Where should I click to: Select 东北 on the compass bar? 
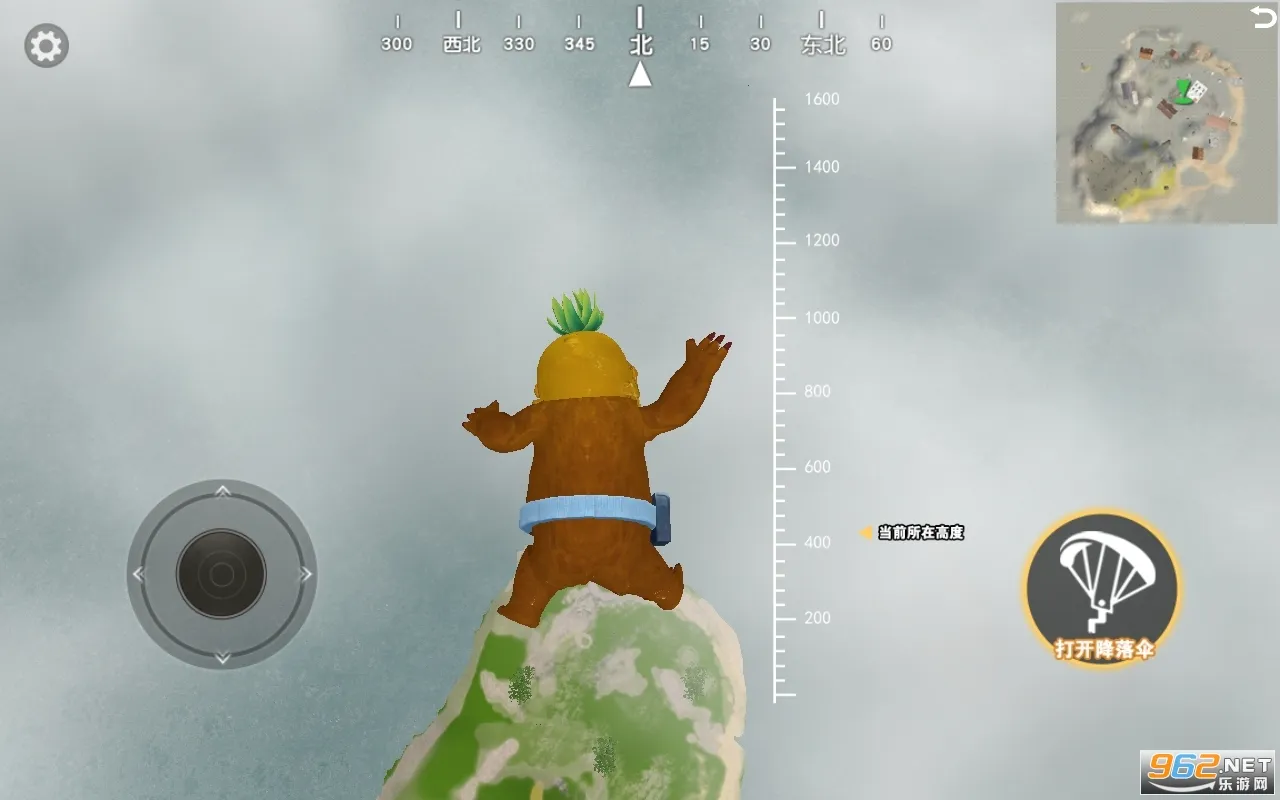coord(822,44)
